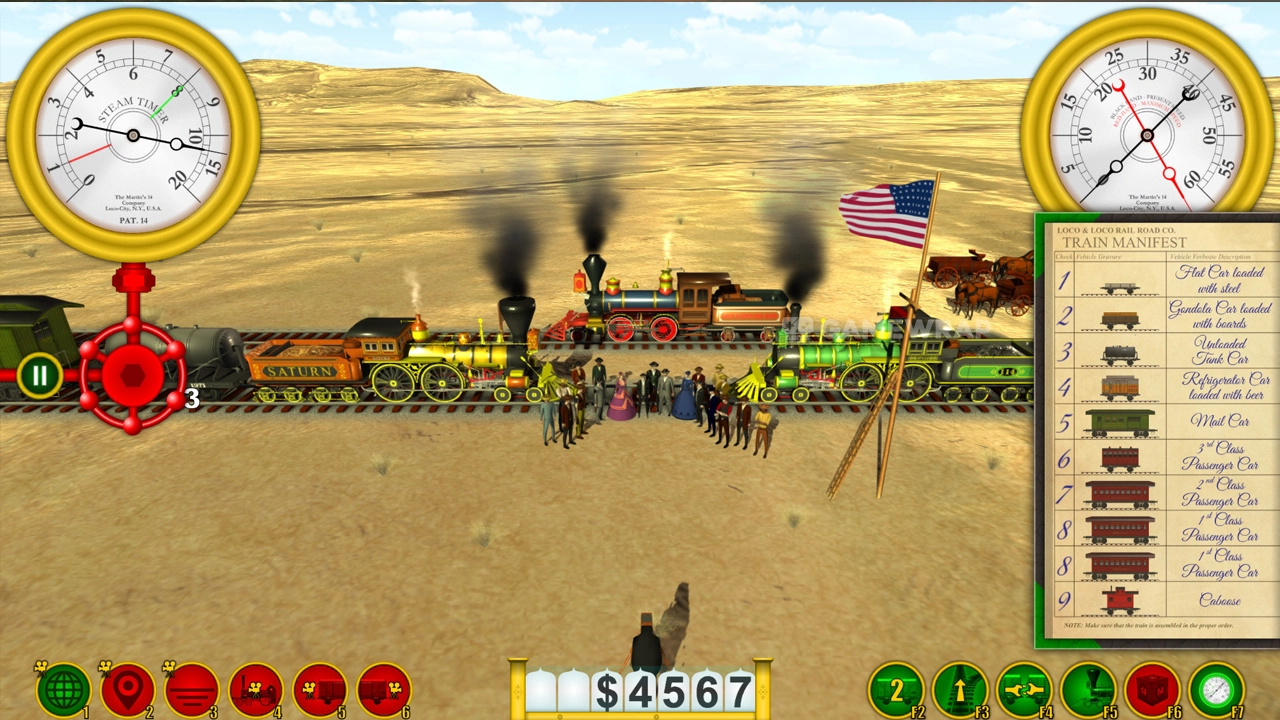Toggle the gauge display button
The width and height of the screenshot is (1280, 720).
1216,690
